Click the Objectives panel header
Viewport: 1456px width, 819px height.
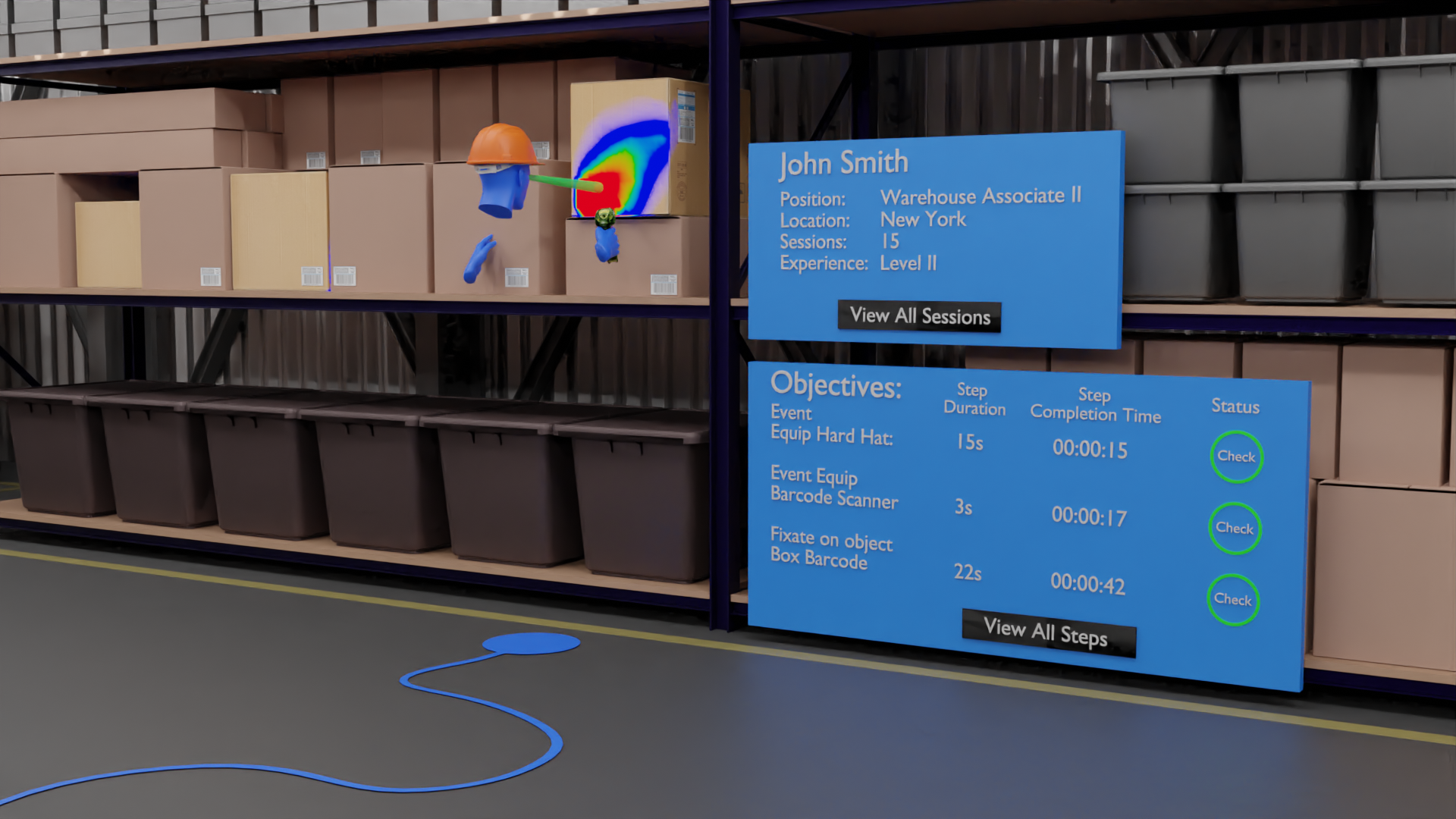(x=835, y=385)
